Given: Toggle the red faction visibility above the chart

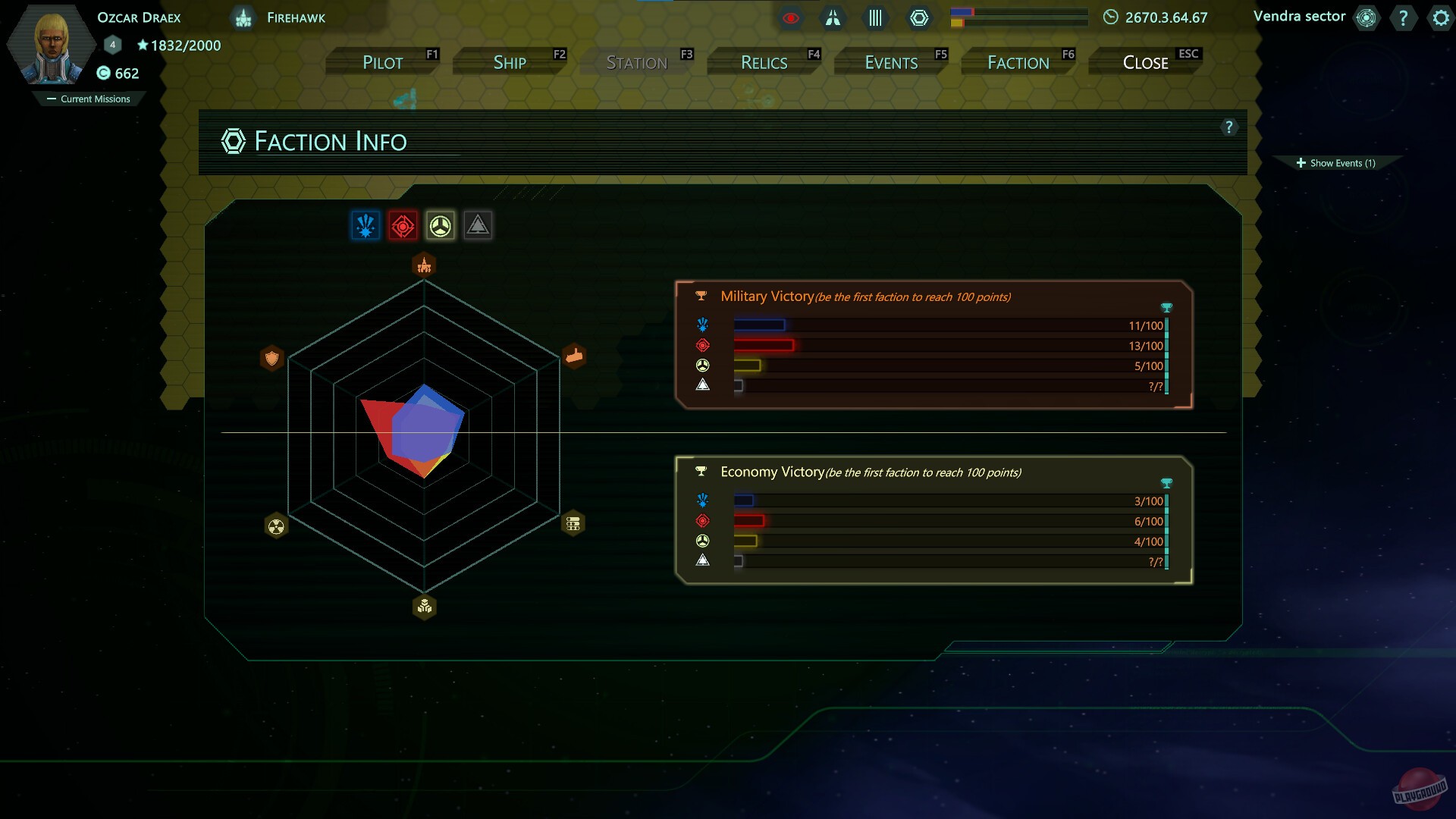Looking at the screenshot, I should (x=403, y=224).
